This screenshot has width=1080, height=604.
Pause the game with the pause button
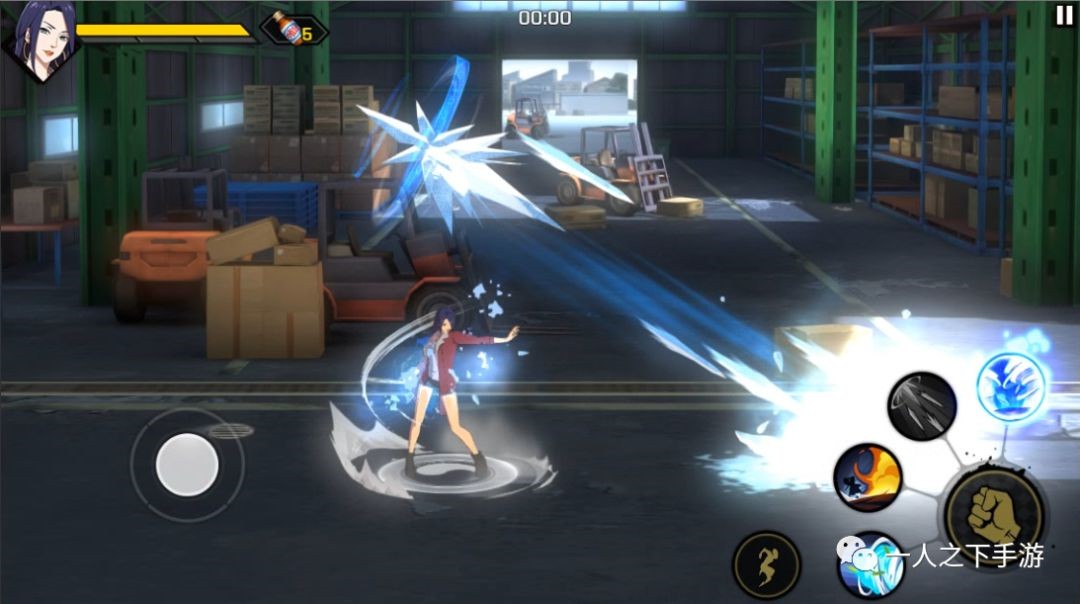[x=1063, y=15]
